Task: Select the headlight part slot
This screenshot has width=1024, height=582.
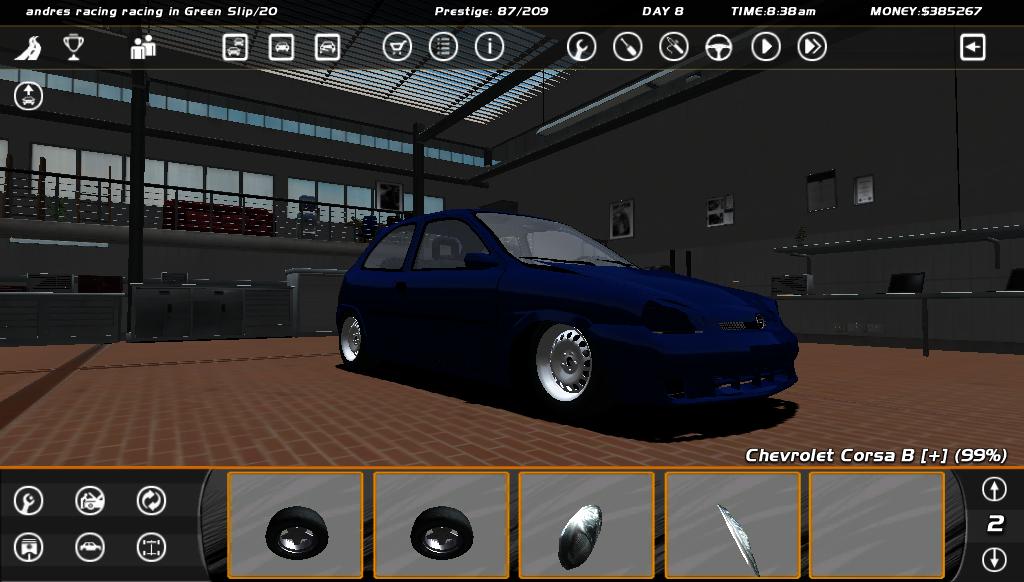Action: [586, 525]
